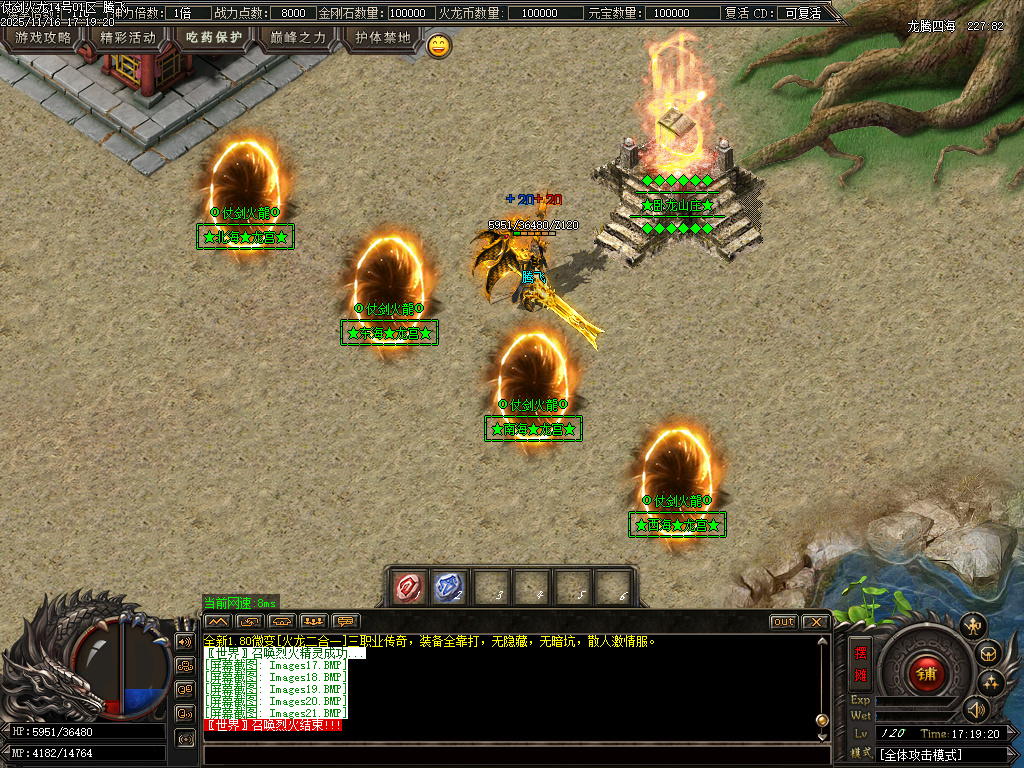Change the 全体攻击模式 attack mode

[x=945, y=754]
